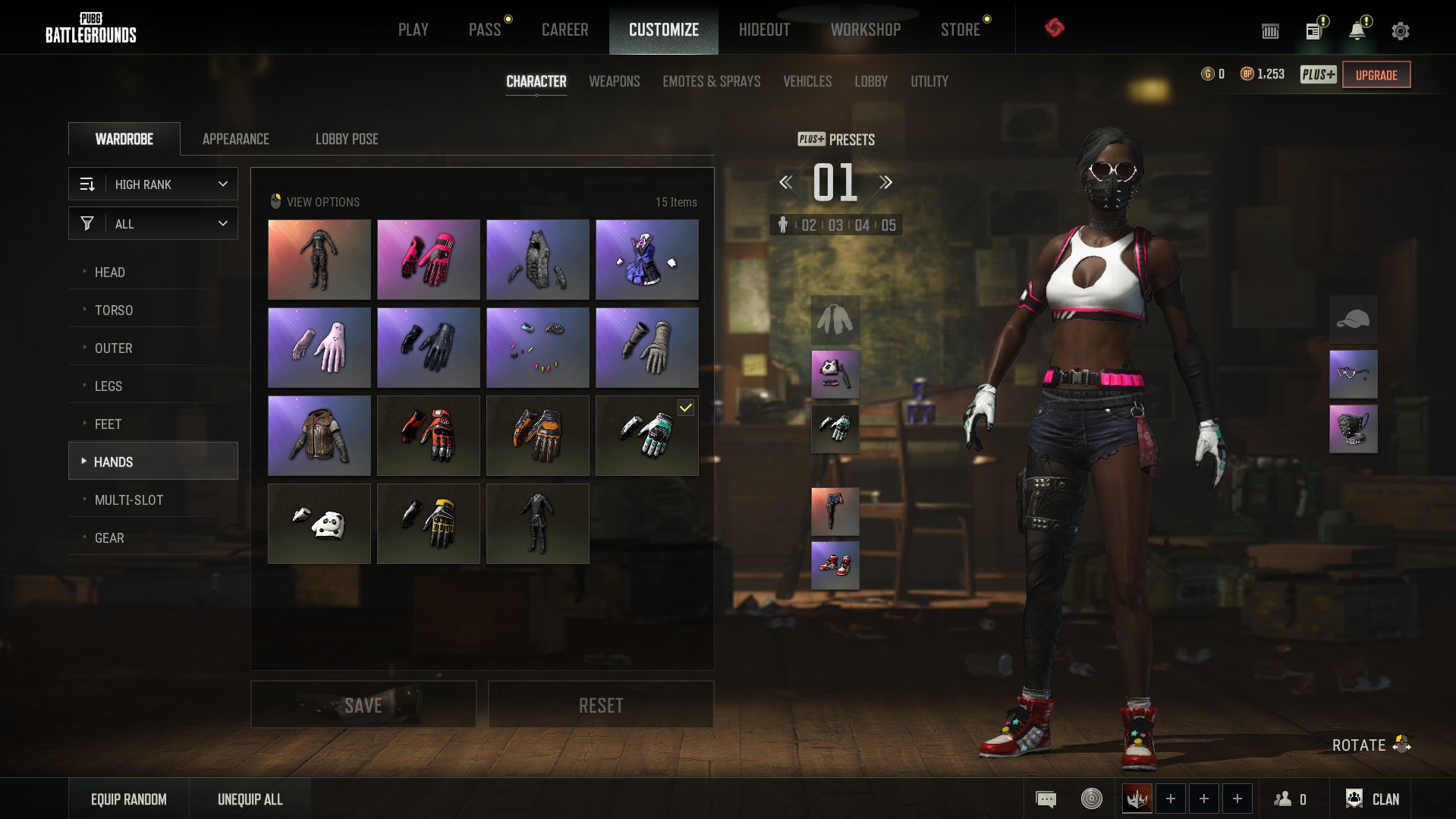Equip a random outfit

128,799
